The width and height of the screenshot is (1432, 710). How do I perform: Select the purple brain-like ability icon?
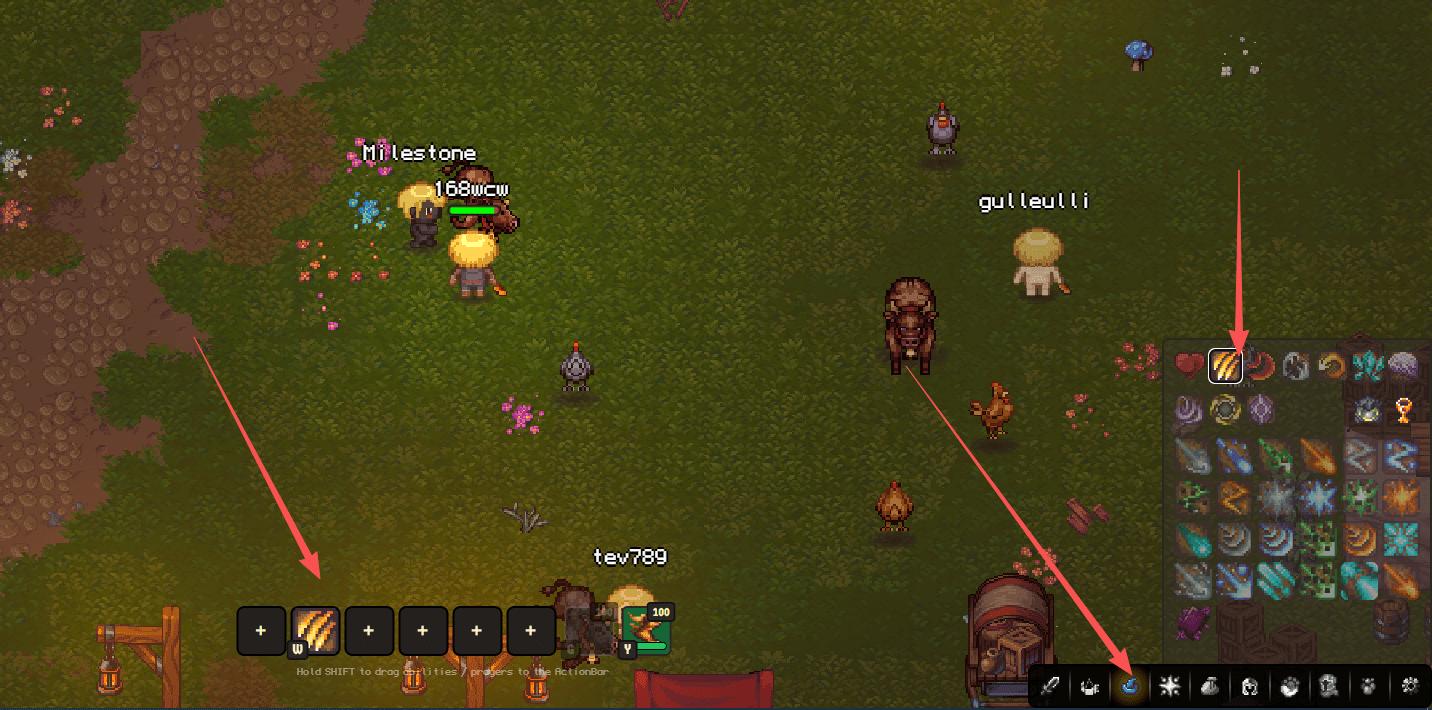coord(1402,366)
